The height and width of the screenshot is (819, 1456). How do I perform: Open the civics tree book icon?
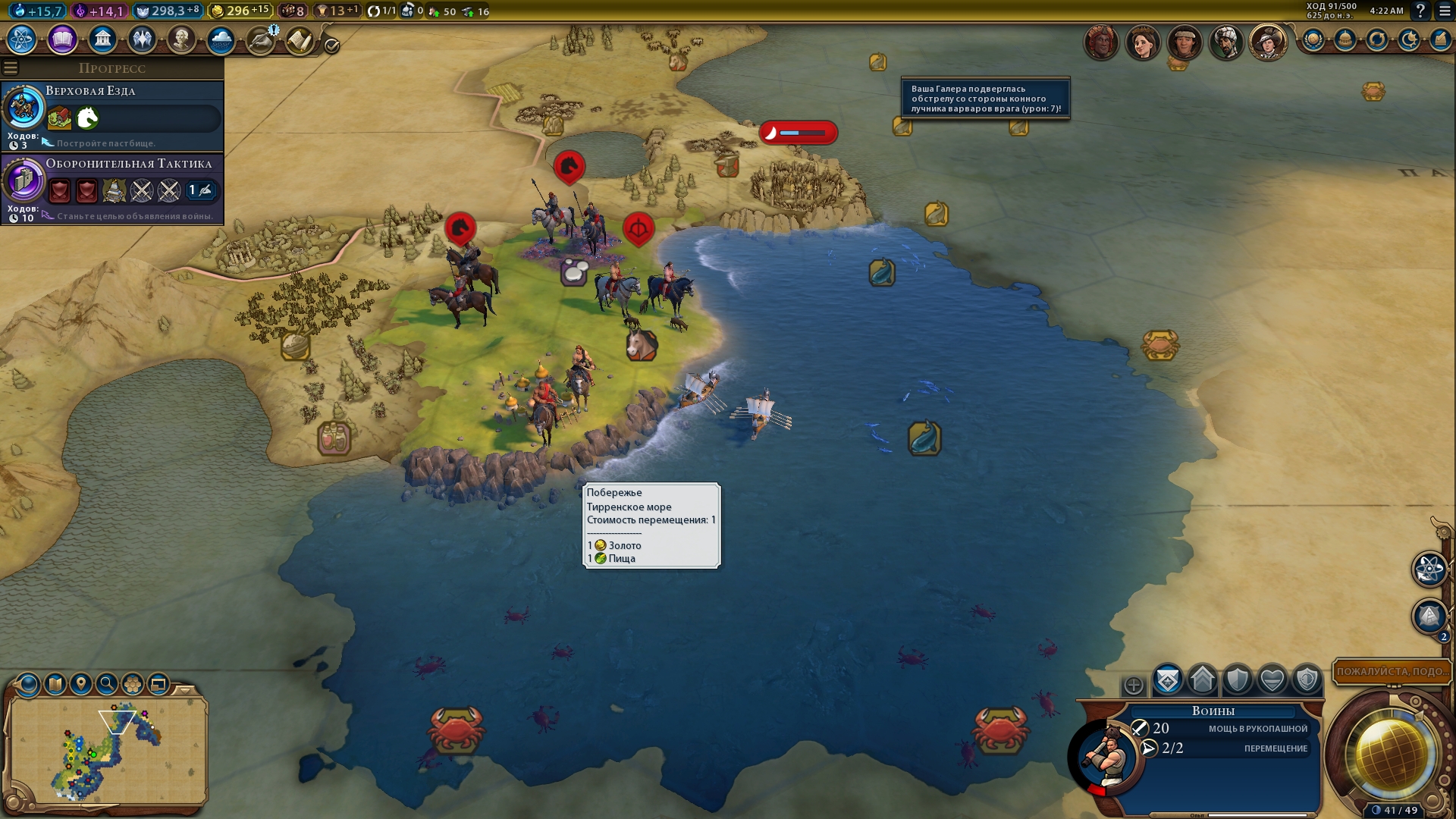62,39
